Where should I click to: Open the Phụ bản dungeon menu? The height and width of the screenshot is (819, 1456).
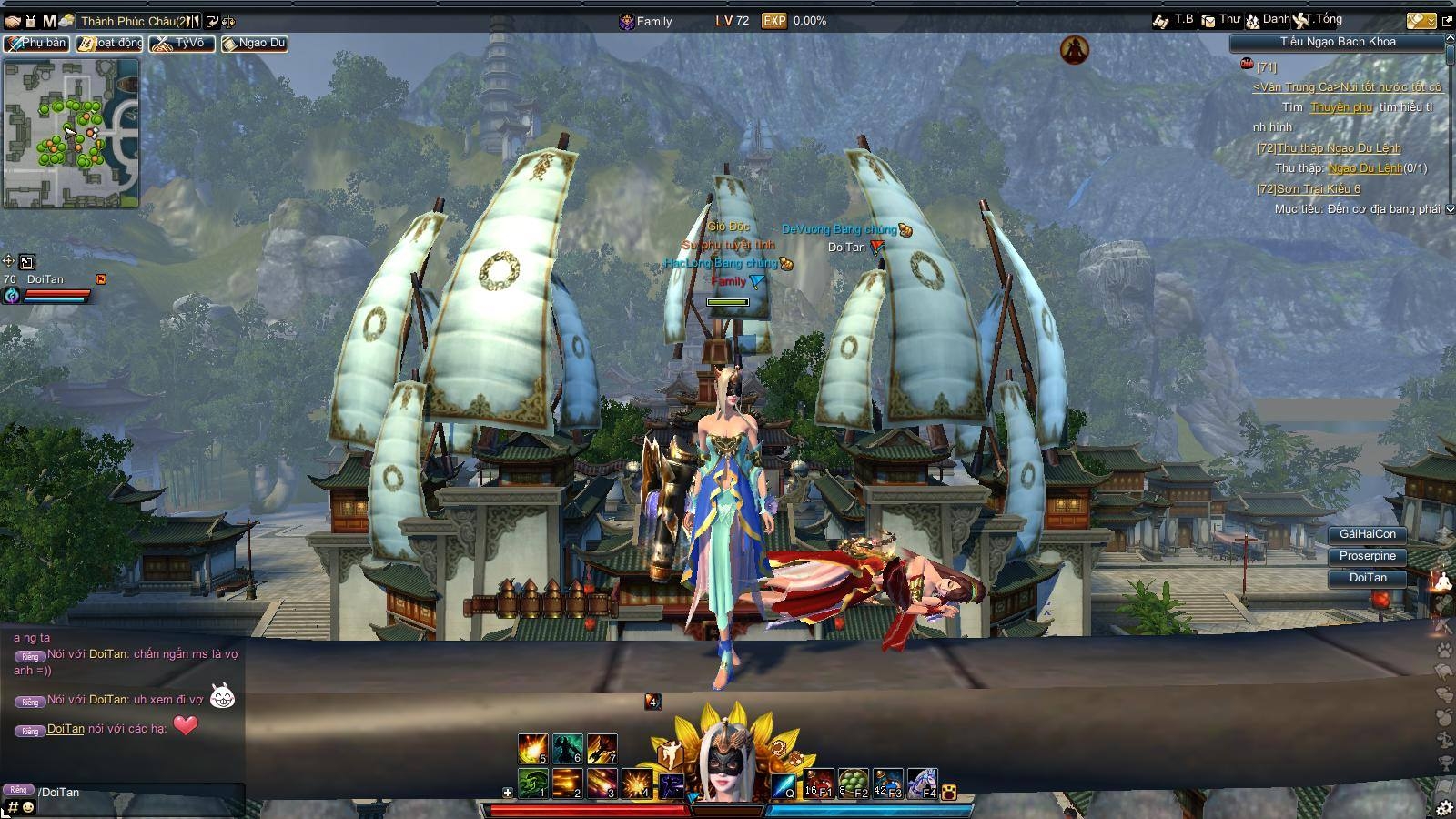(36, 43)
